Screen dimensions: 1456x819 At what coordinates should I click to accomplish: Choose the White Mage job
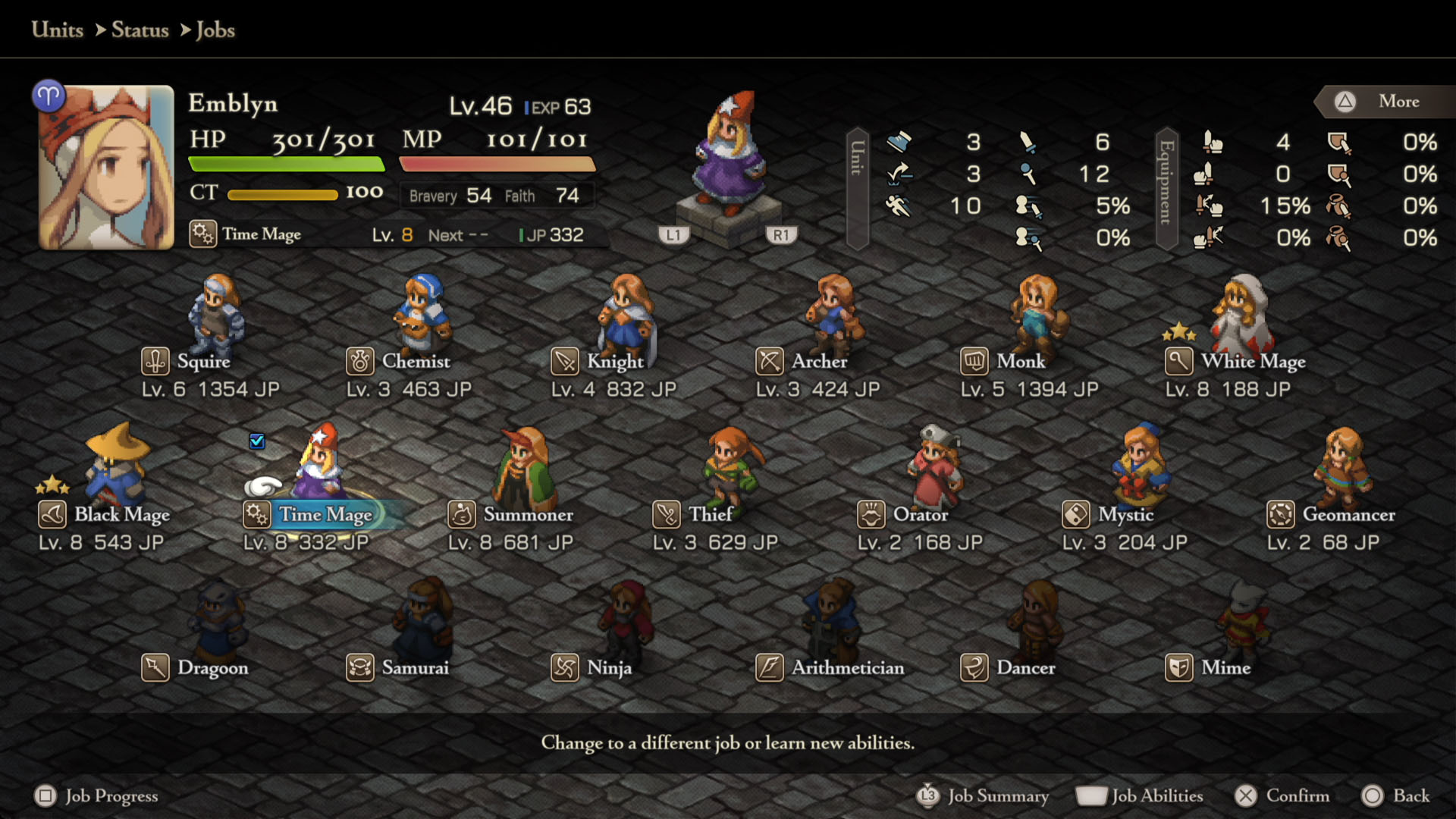(1252, 362)
